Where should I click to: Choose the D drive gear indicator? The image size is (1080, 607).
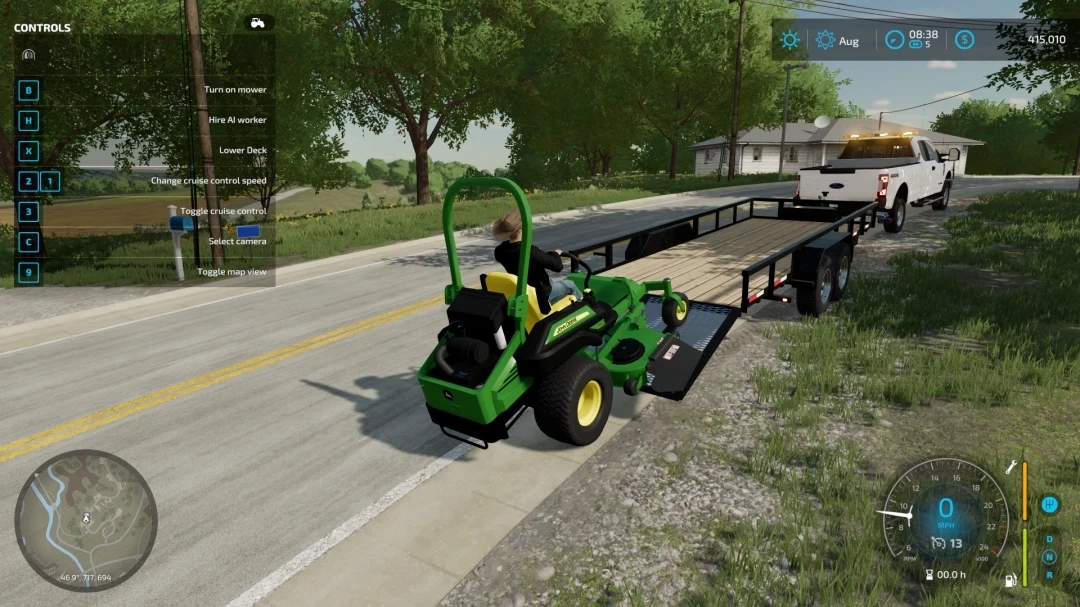tap(1049, 539)
